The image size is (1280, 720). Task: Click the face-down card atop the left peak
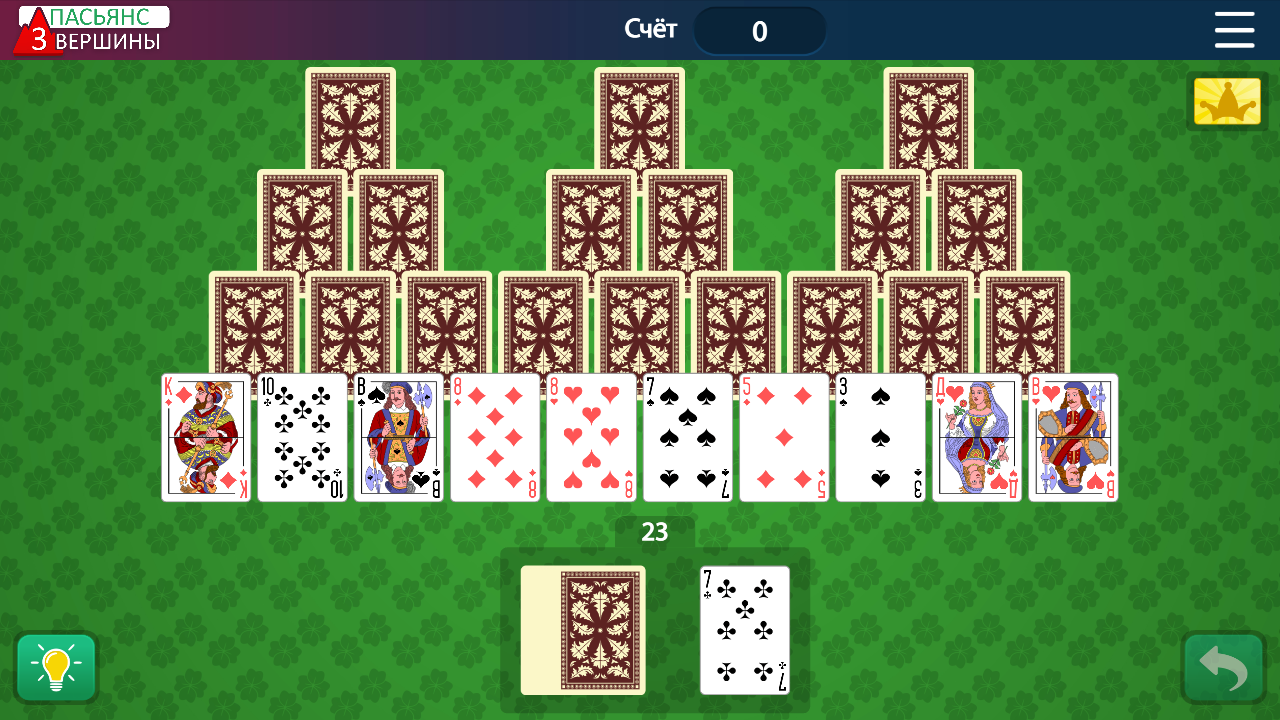coord(349,120)
